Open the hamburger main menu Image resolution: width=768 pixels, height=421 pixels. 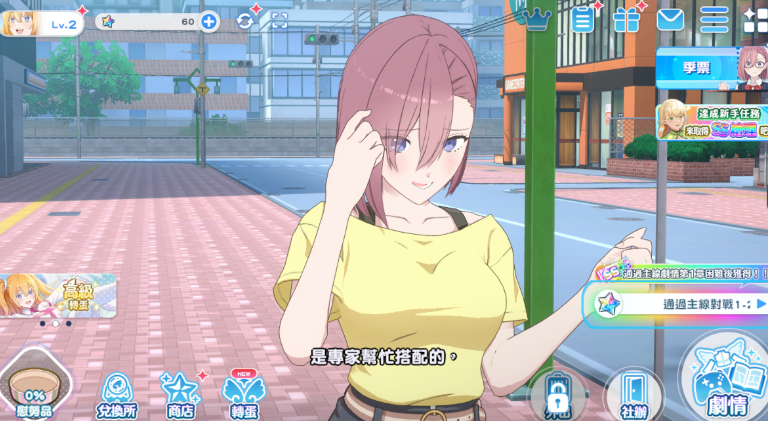coord(714,20)
